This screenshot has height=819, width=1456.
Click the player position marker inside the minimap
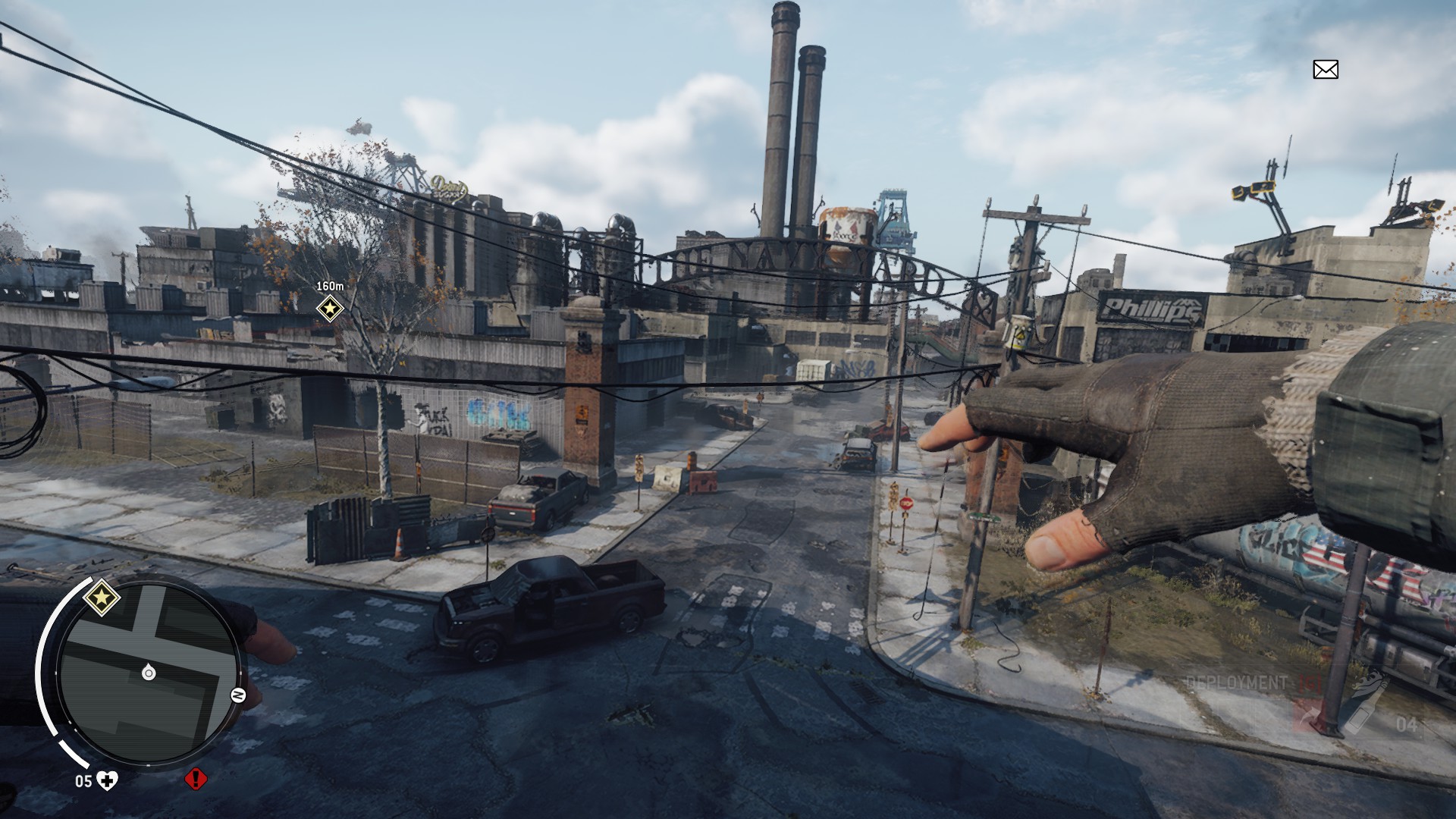click(x=149, y=673)
